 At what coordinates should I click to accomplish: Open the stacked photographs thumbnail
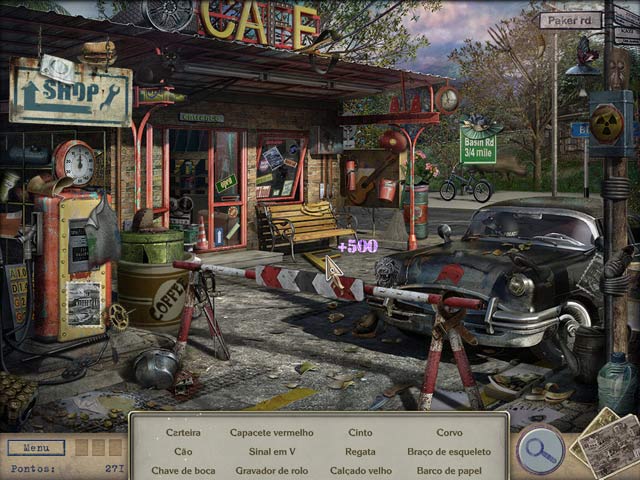(603, 443)
